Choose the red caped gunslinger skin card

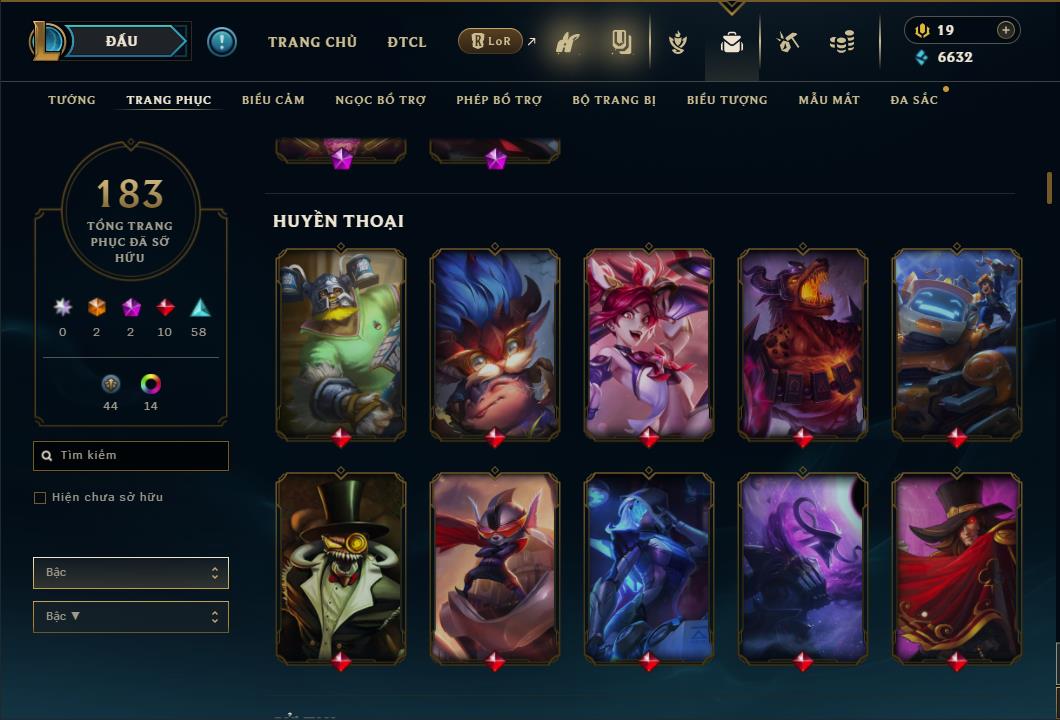[957, 568]
